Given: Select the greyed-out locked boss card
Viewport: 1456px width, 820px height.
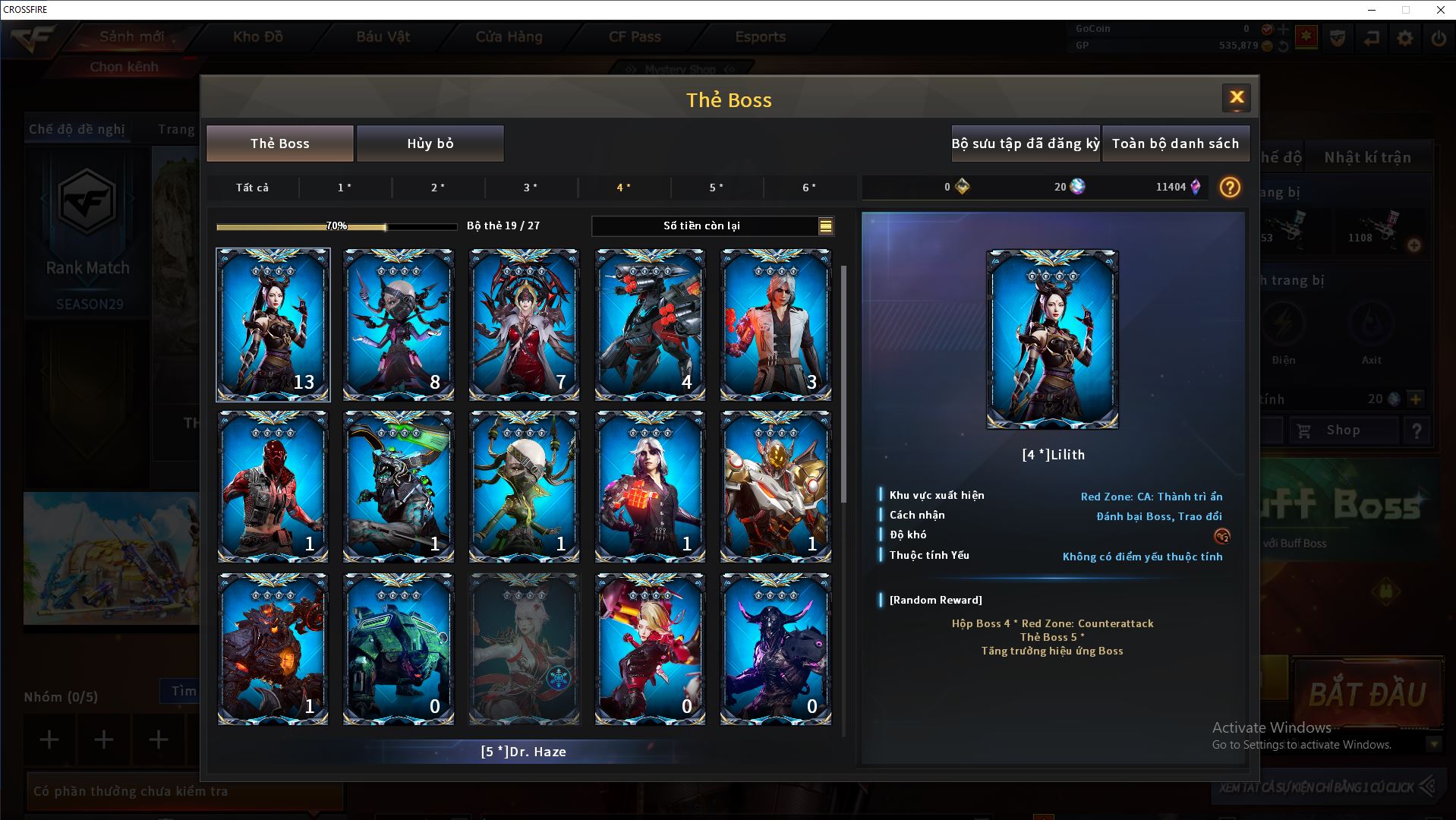Looking at the screenshot, I should (524, 648).
